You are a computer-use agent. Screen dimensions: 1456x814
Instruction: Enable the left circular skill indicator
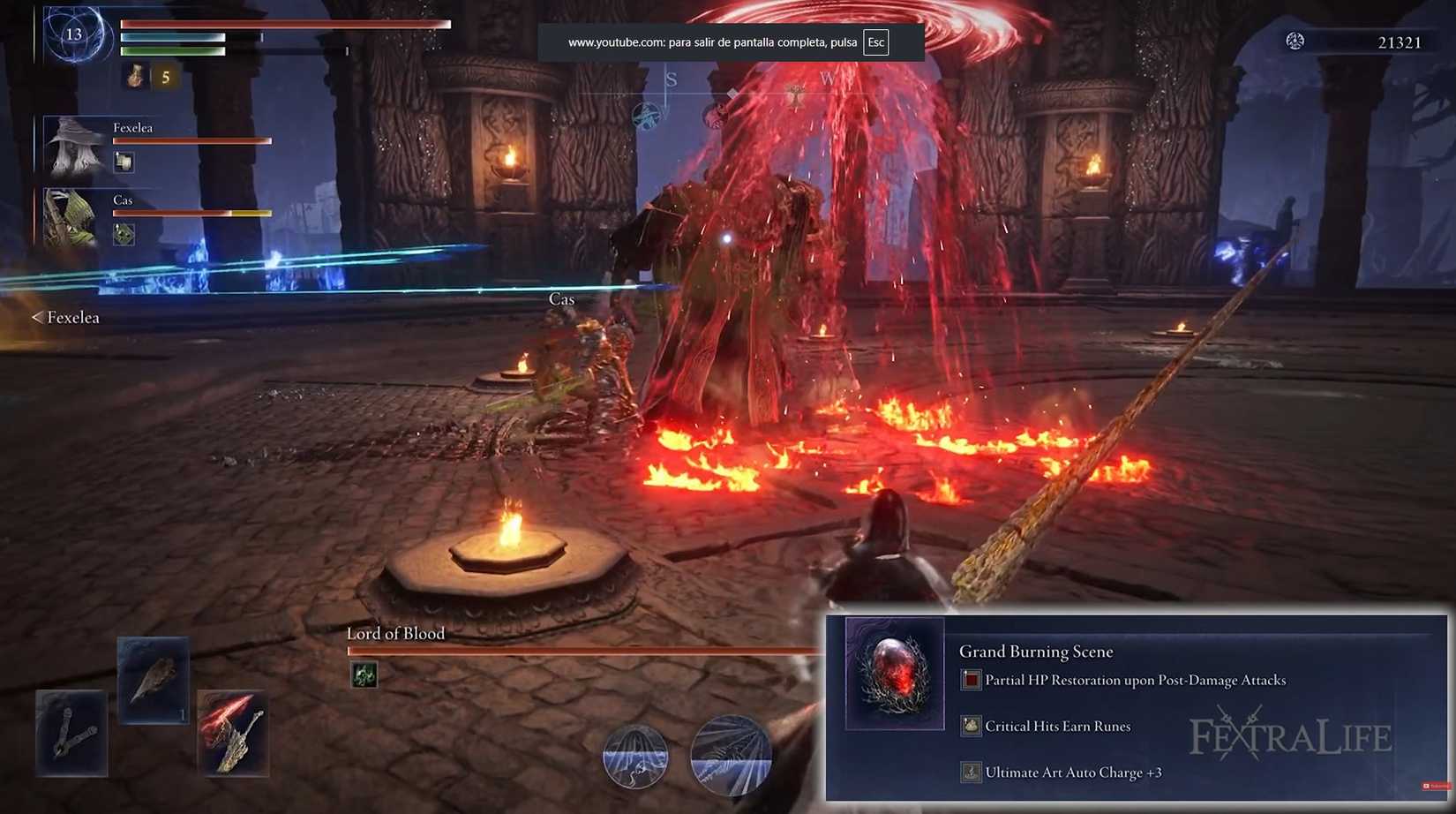[x=634, y=757]
